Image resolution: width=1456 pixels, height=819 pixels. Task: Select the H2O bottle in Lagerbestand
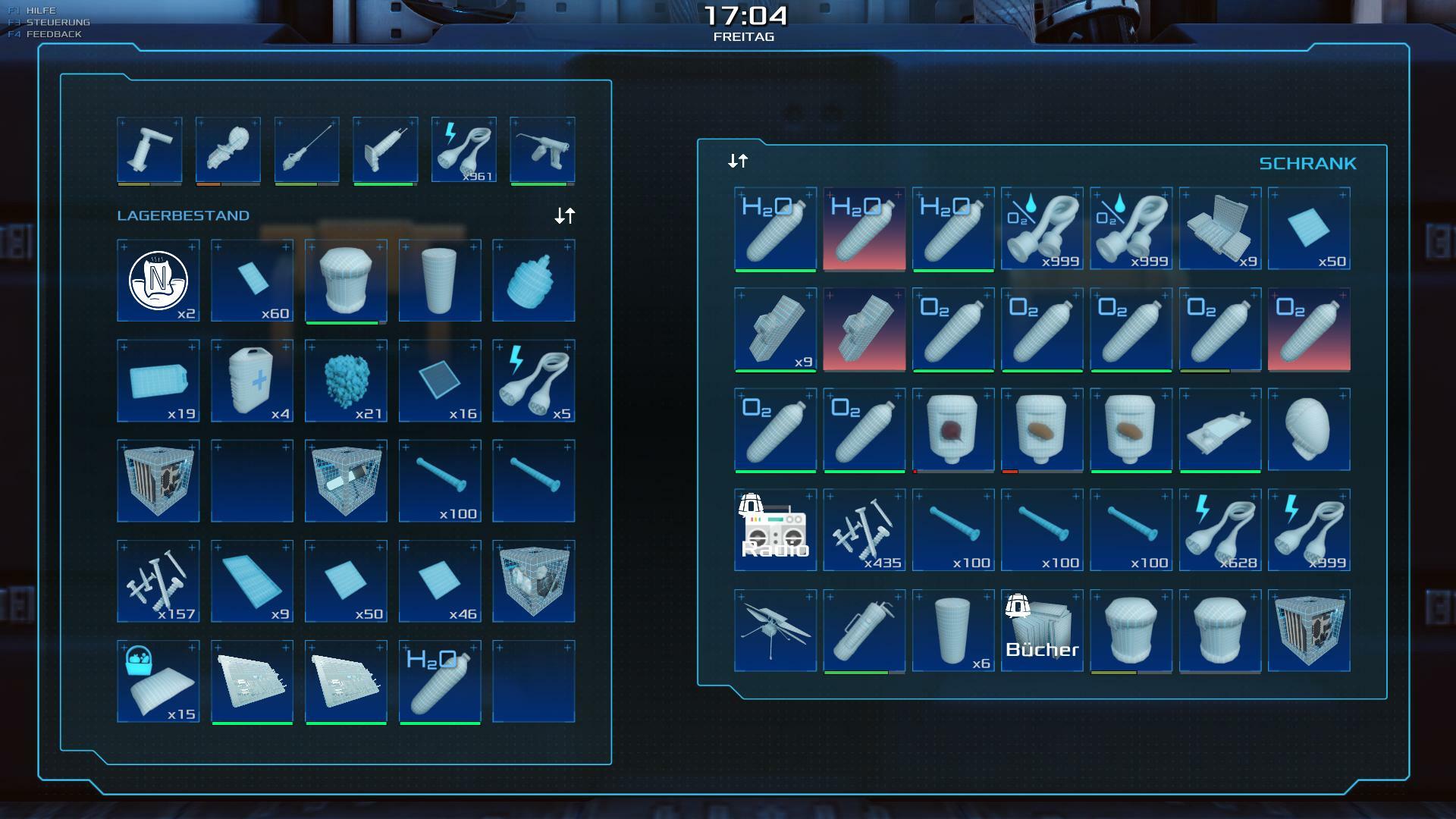coord(439,681)
